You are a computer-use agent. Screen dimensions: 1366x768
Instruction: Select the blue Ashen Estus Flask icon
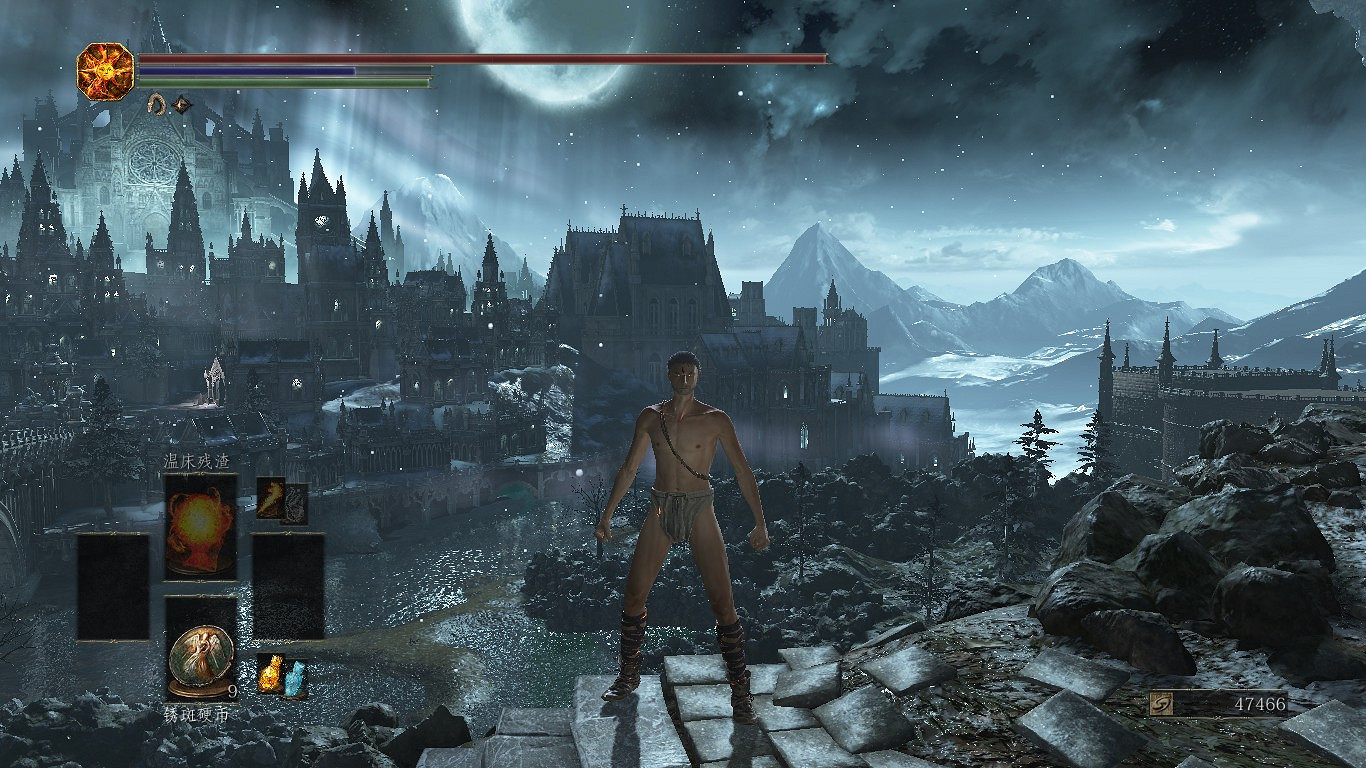coord(295,680)
